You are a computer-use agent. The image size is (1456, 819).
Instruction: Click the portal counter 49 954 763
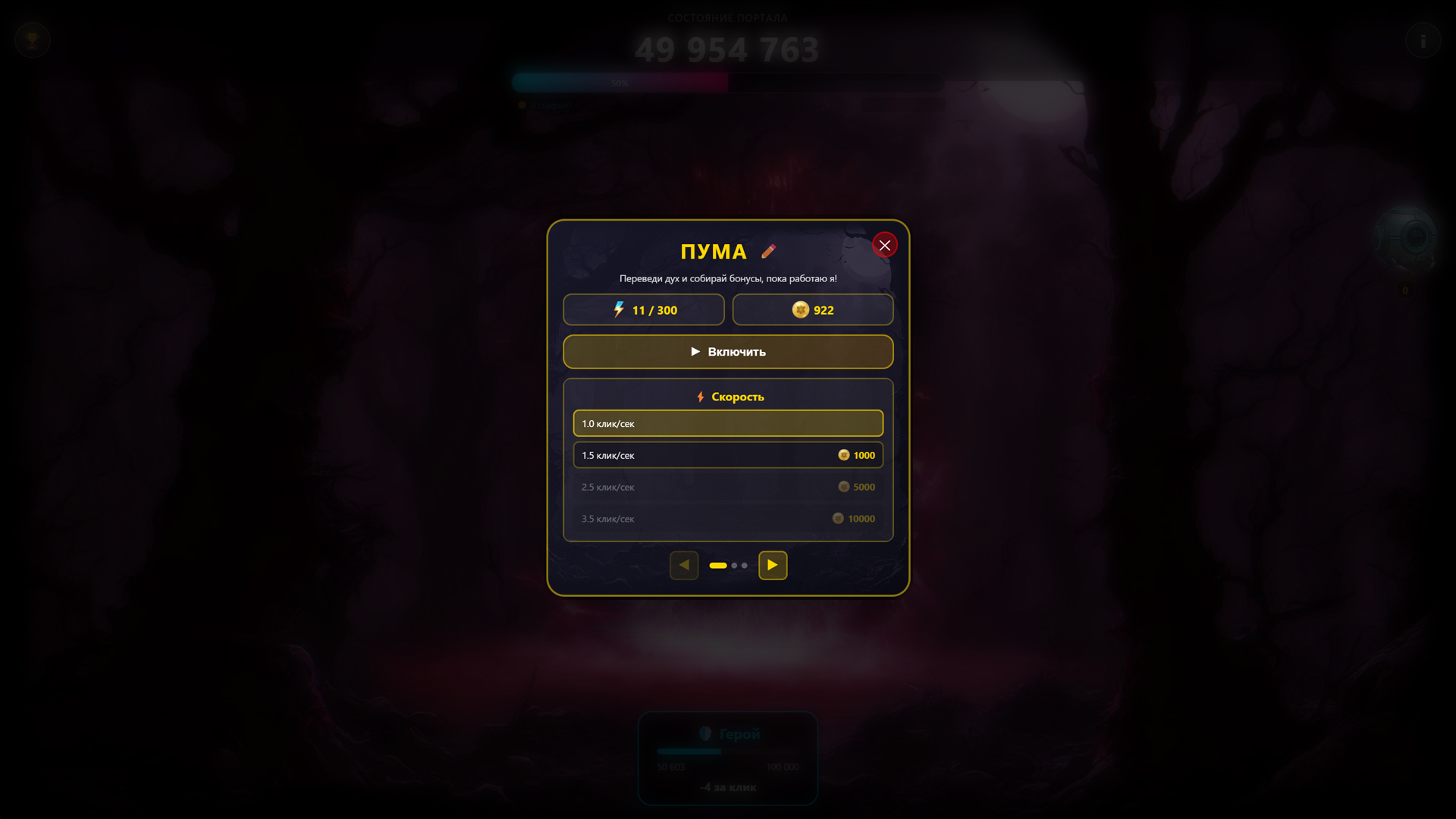click(727, 49)
